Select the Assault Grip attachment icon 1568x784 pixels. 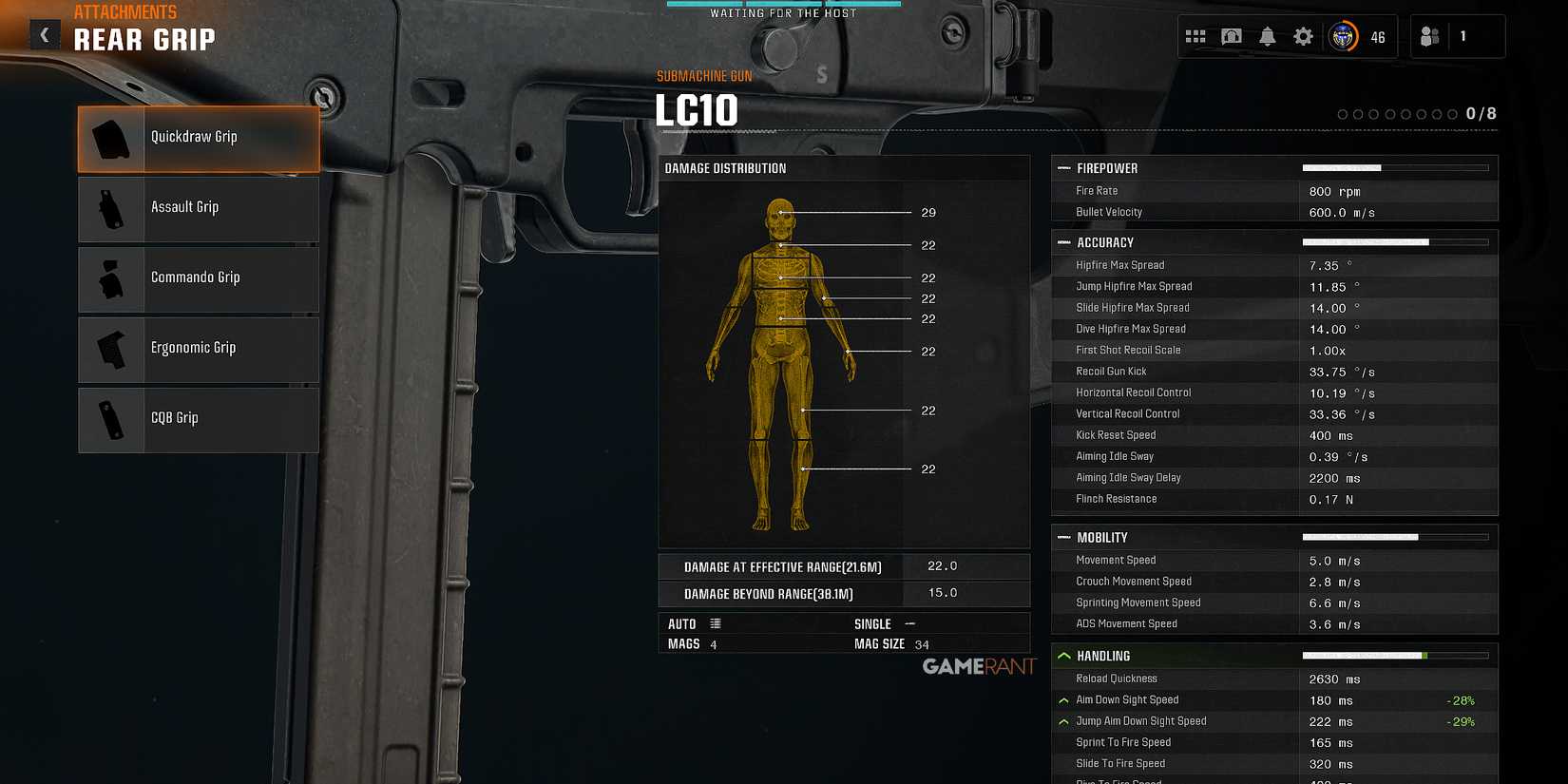109,208
